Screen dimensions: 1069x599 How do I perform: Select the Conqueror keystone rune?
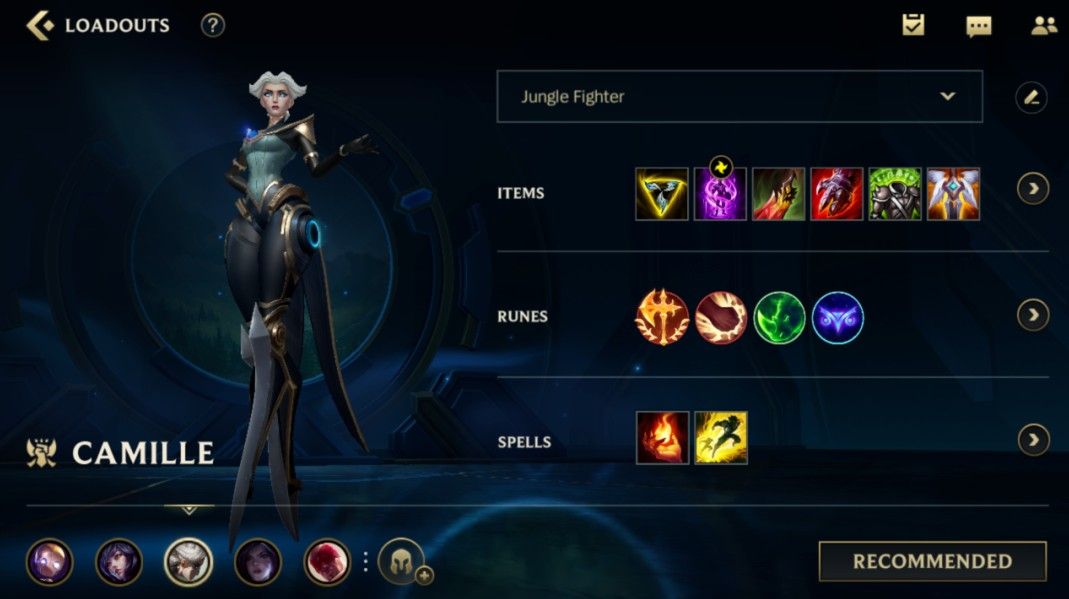[662, 318]
